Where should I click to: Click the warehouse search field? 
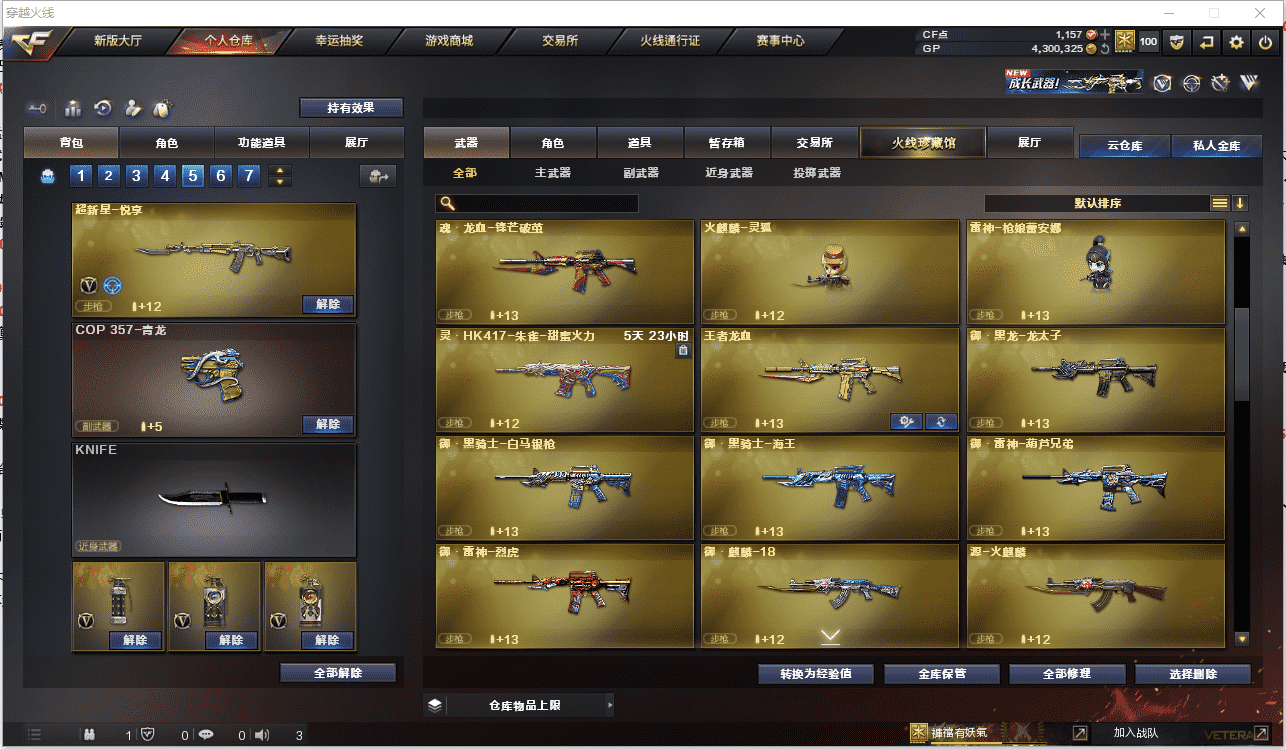(x=546, y=203)
